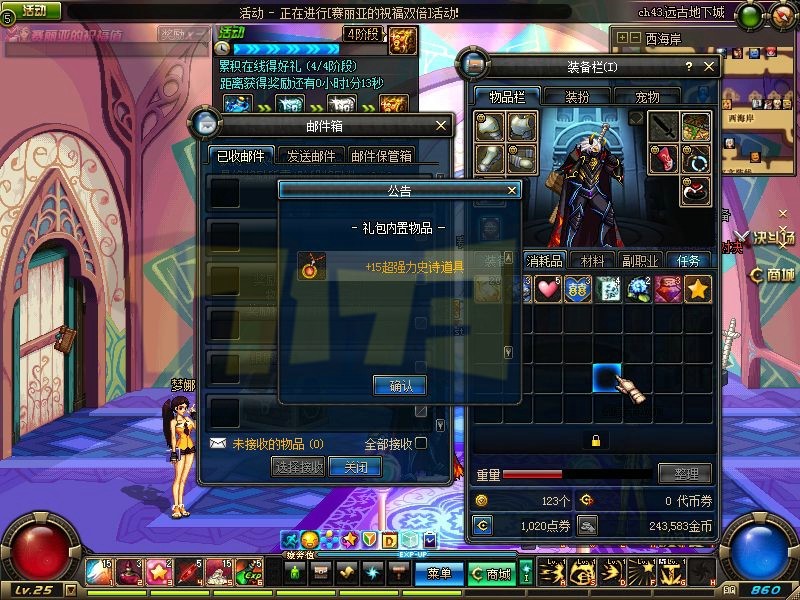800x600 pixels.
Task: Sort inventory with the 整理 button
Action: [x=685, y=473]
